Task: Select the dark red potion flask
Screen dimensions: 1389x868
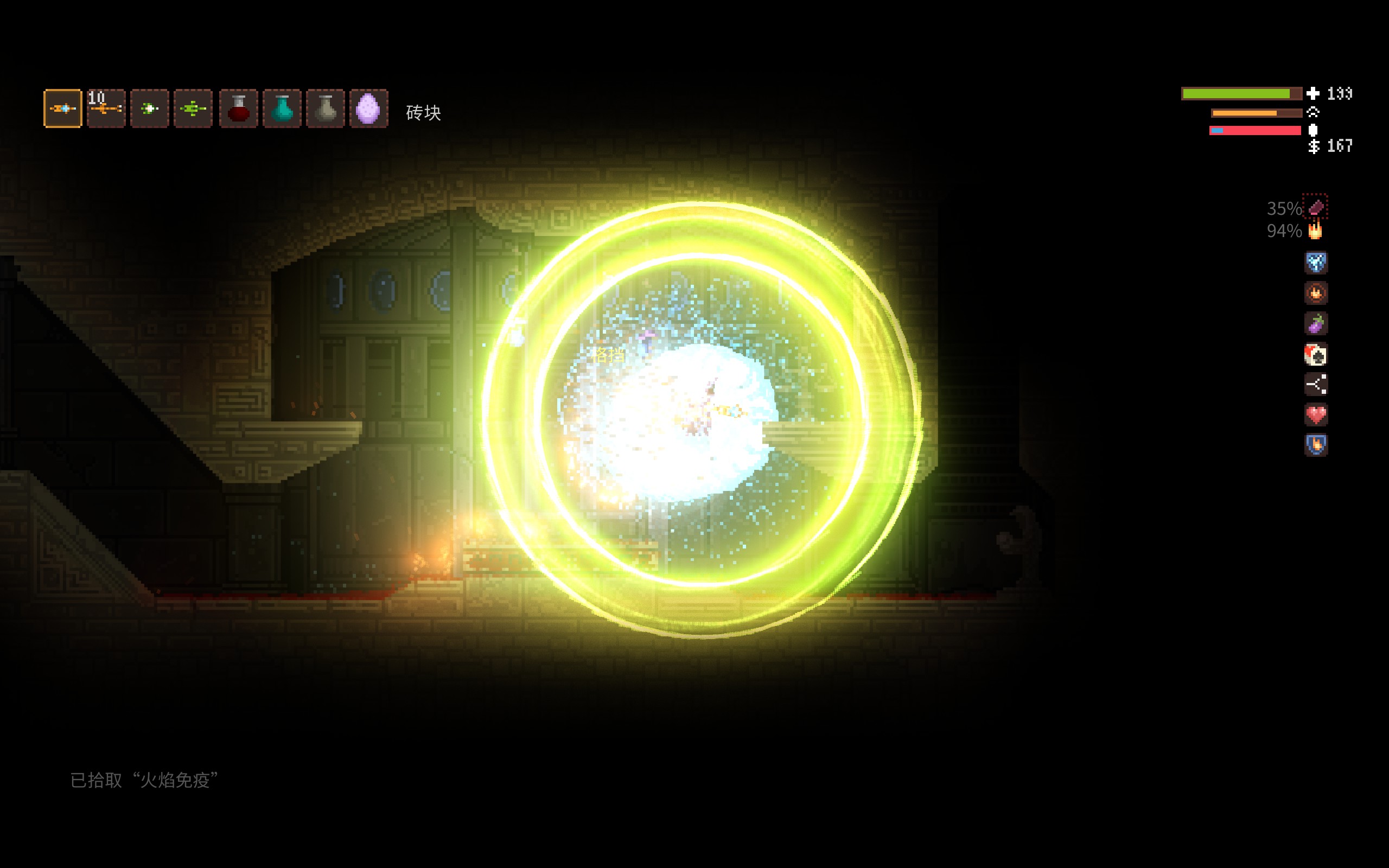Action: tap(238, 108)
